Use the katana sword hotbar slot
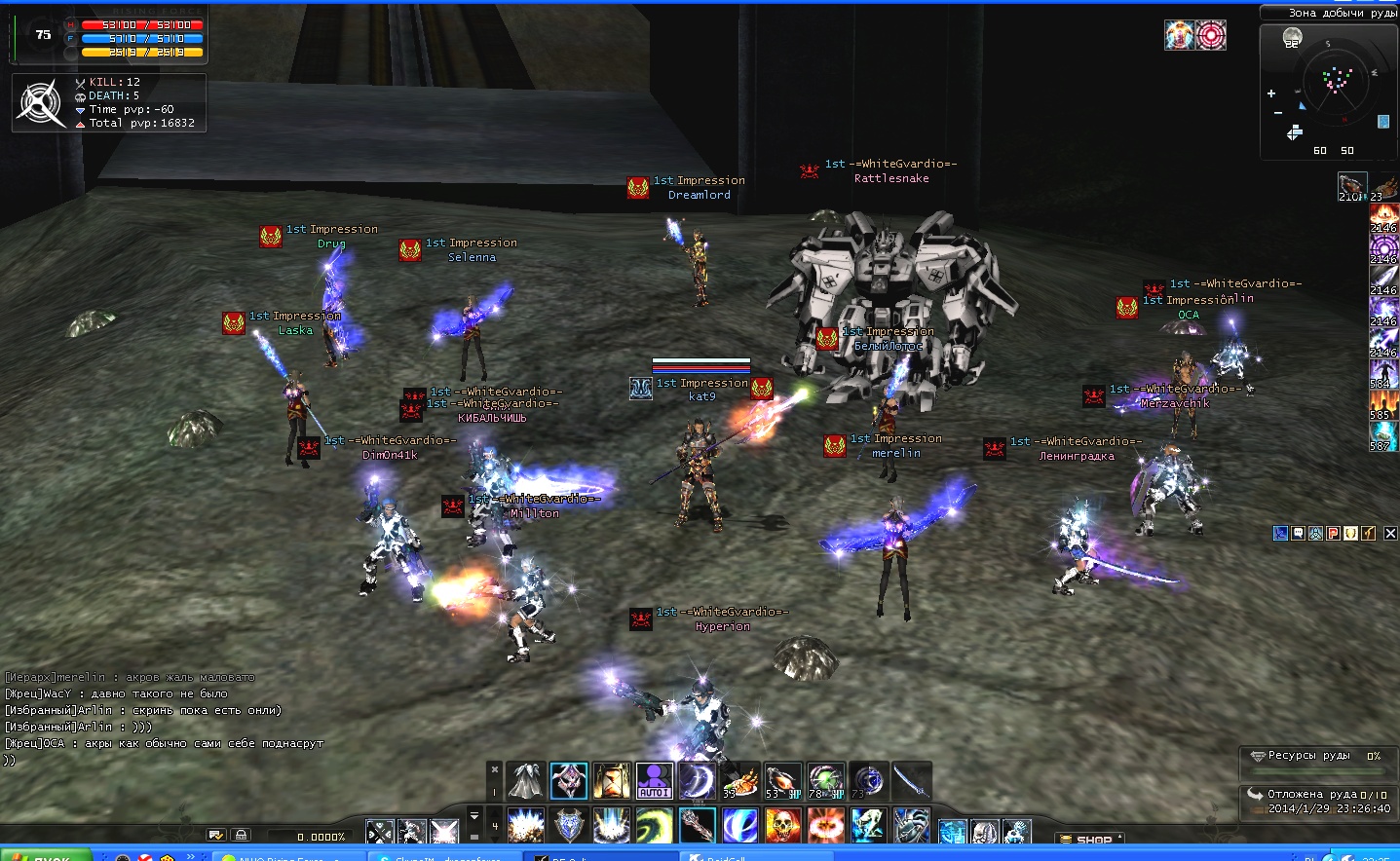Viewport: 1400px width, 861px height. coord(911,781)
